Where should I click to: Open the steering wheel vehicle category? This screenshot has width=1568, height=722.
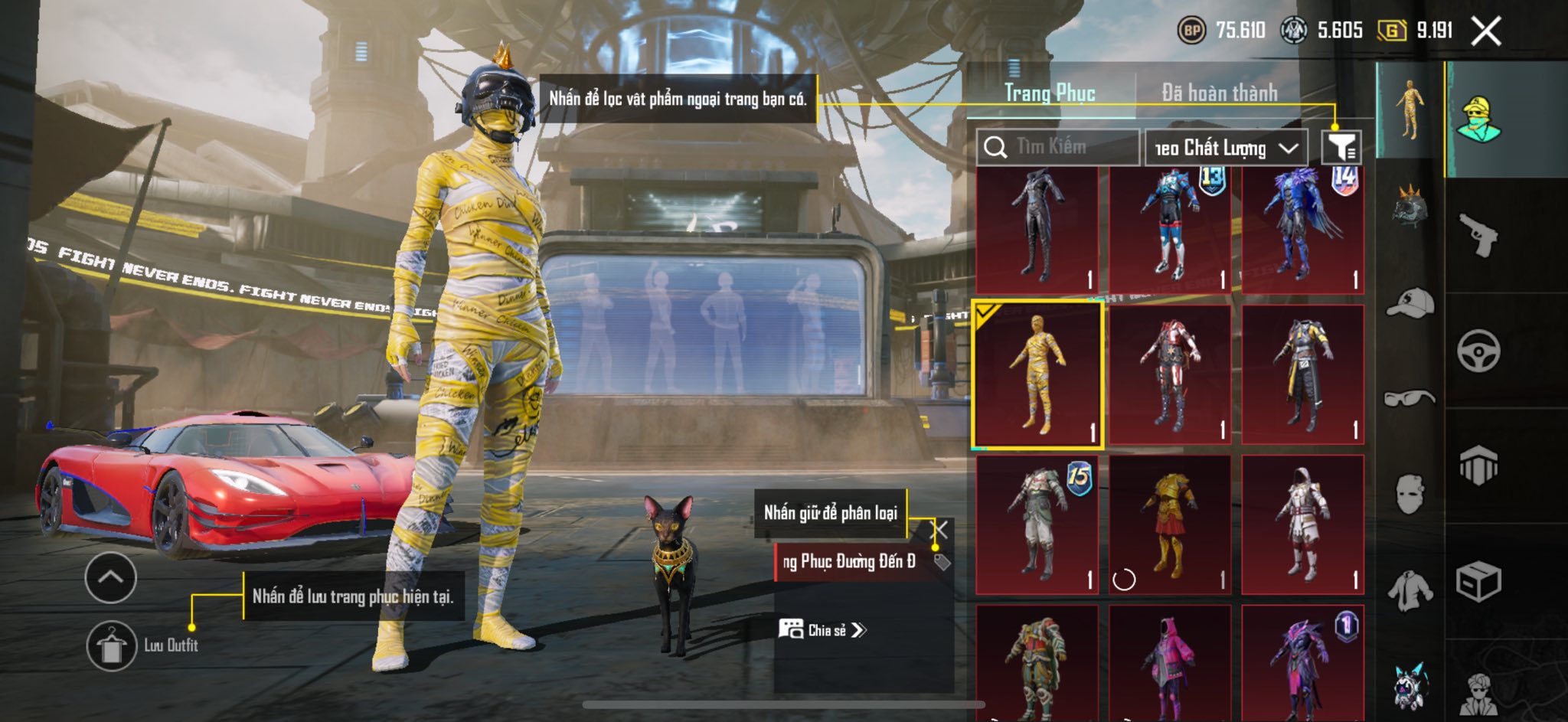coord(1478,351)
